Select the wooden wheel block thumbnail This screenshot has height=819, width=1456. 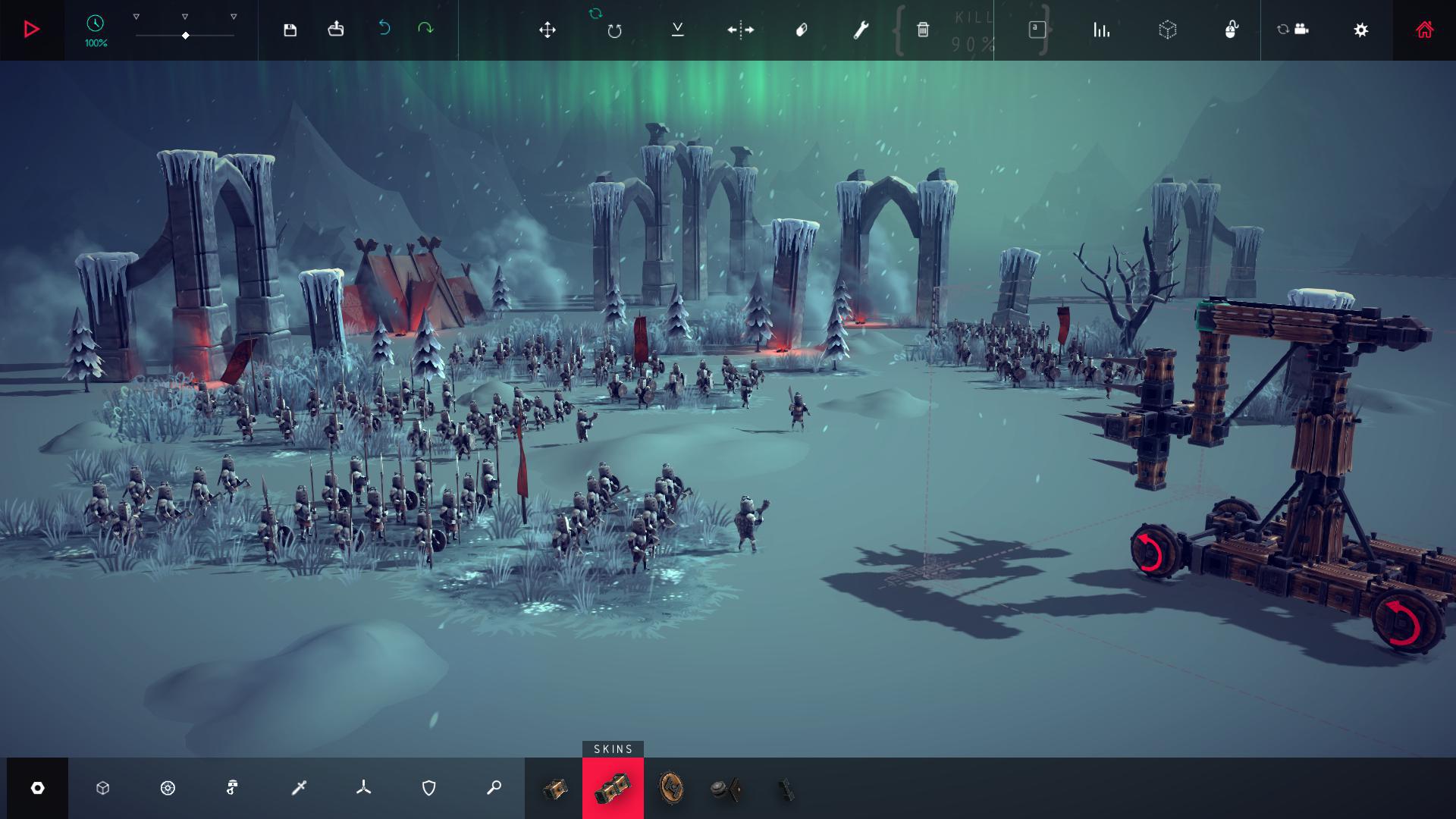tap(672, 789)
